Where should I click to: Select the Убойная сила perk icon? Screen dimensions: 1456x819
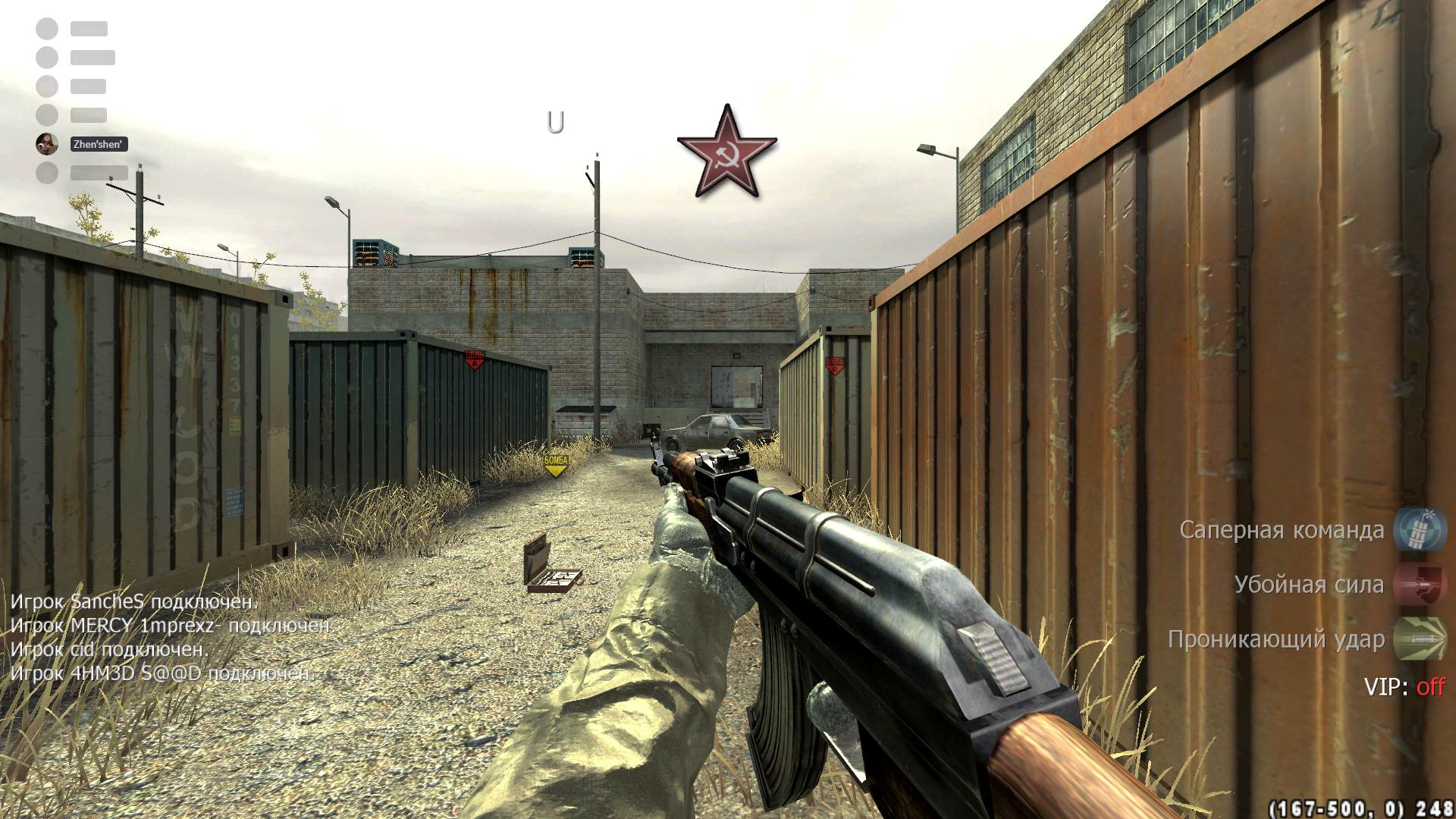pos(1420,584)
